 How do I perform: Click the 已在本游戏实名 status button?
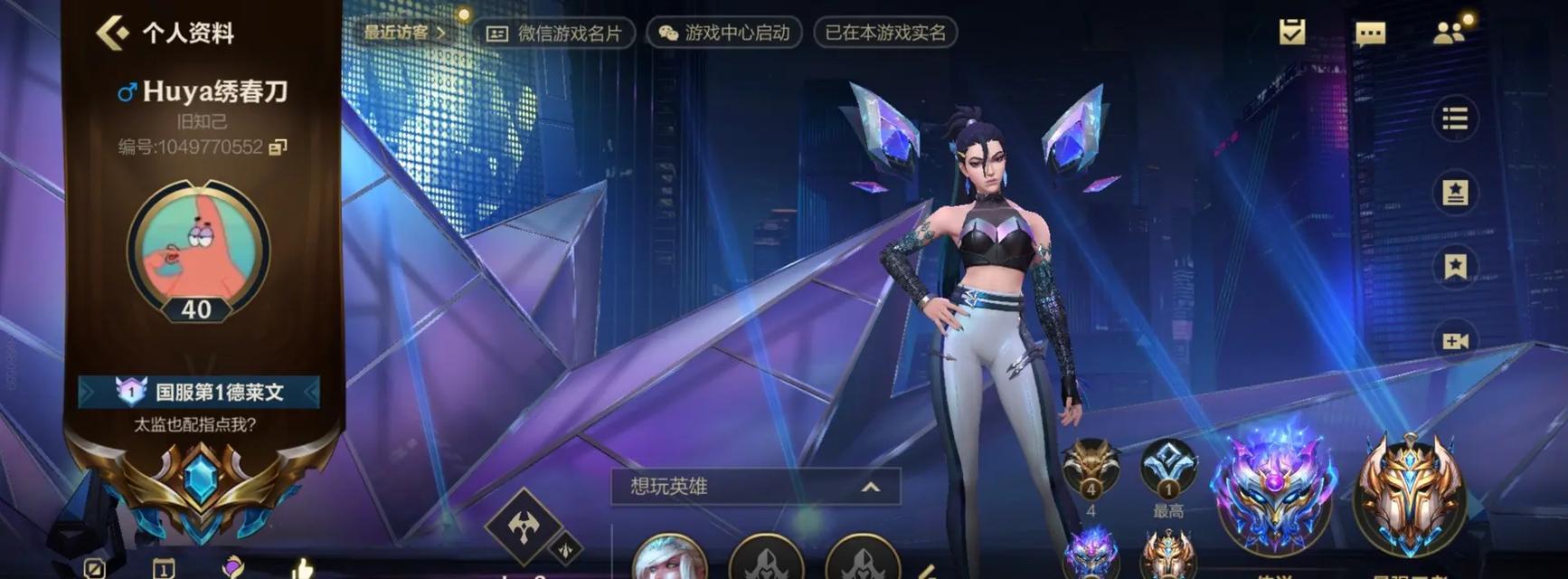point(884,33)
